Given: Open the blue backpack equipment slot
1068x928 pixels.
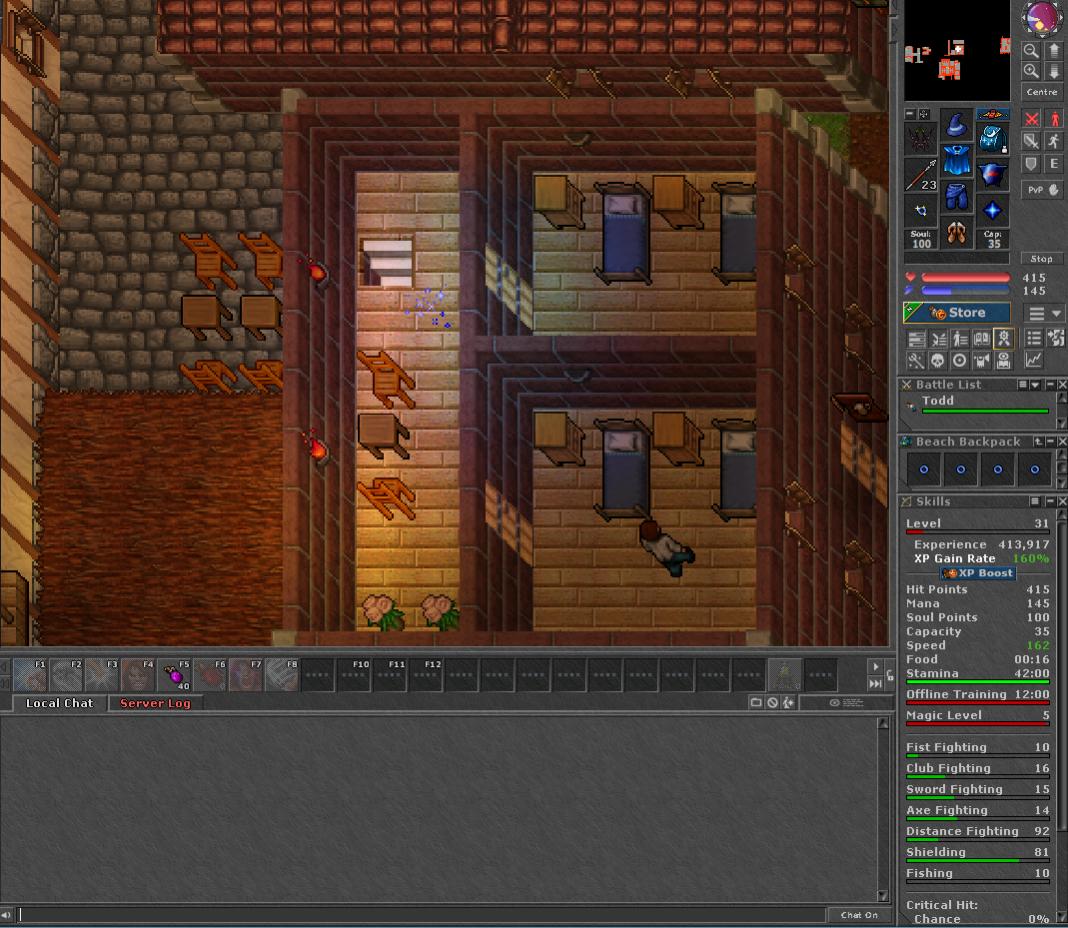Looking at the screenshot, I should [992, 137].
